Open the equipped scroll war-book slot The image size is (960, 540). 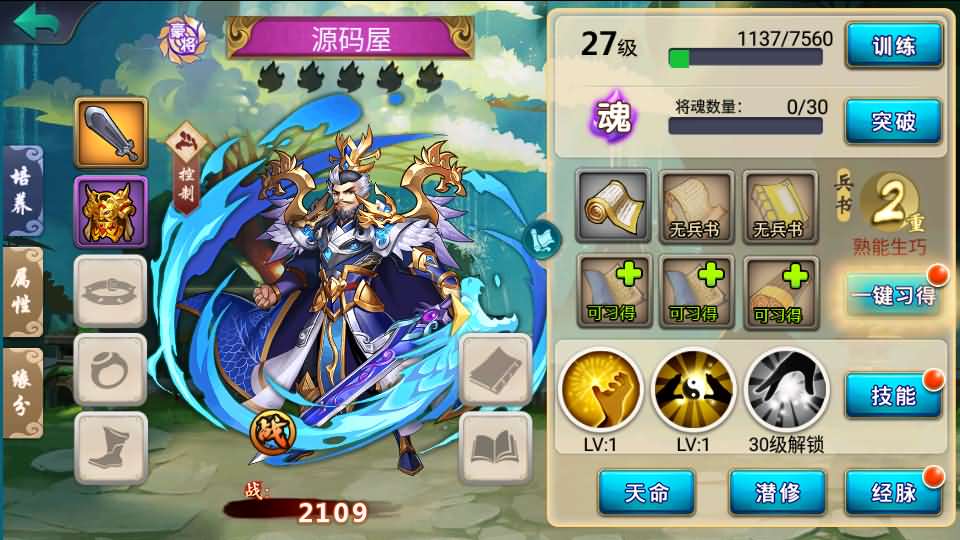coord(613,206)
